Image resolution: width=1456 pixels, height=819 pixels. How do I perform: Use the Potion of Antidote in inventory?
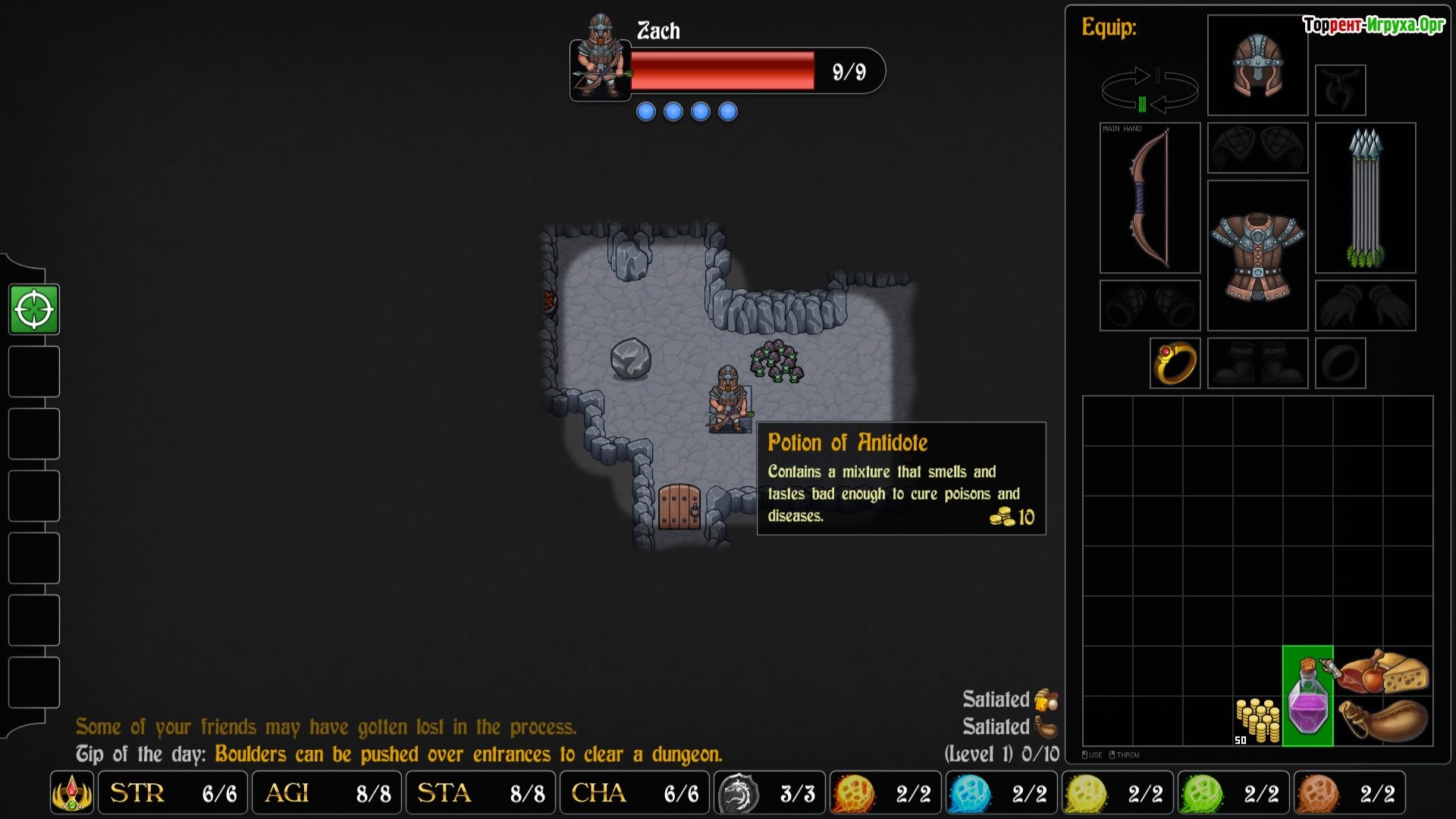click(1307, 697)
